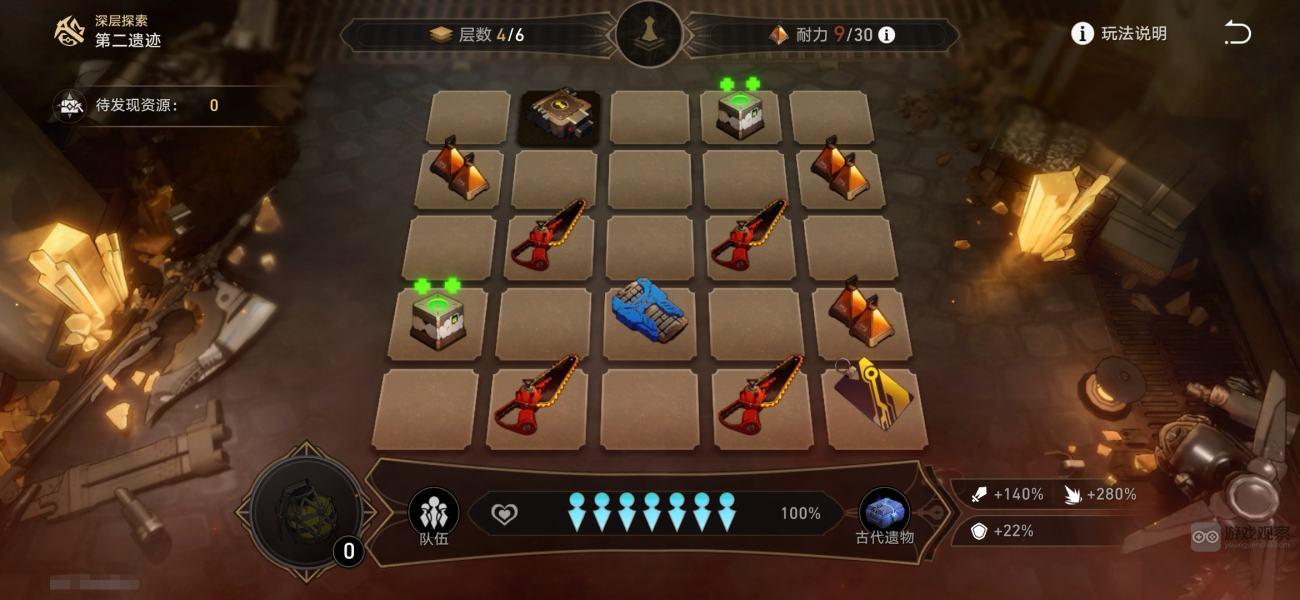The image size is (1300, 600).
Task: Open the 古代遗物 ancient relics
Action: tap(884, 514)
